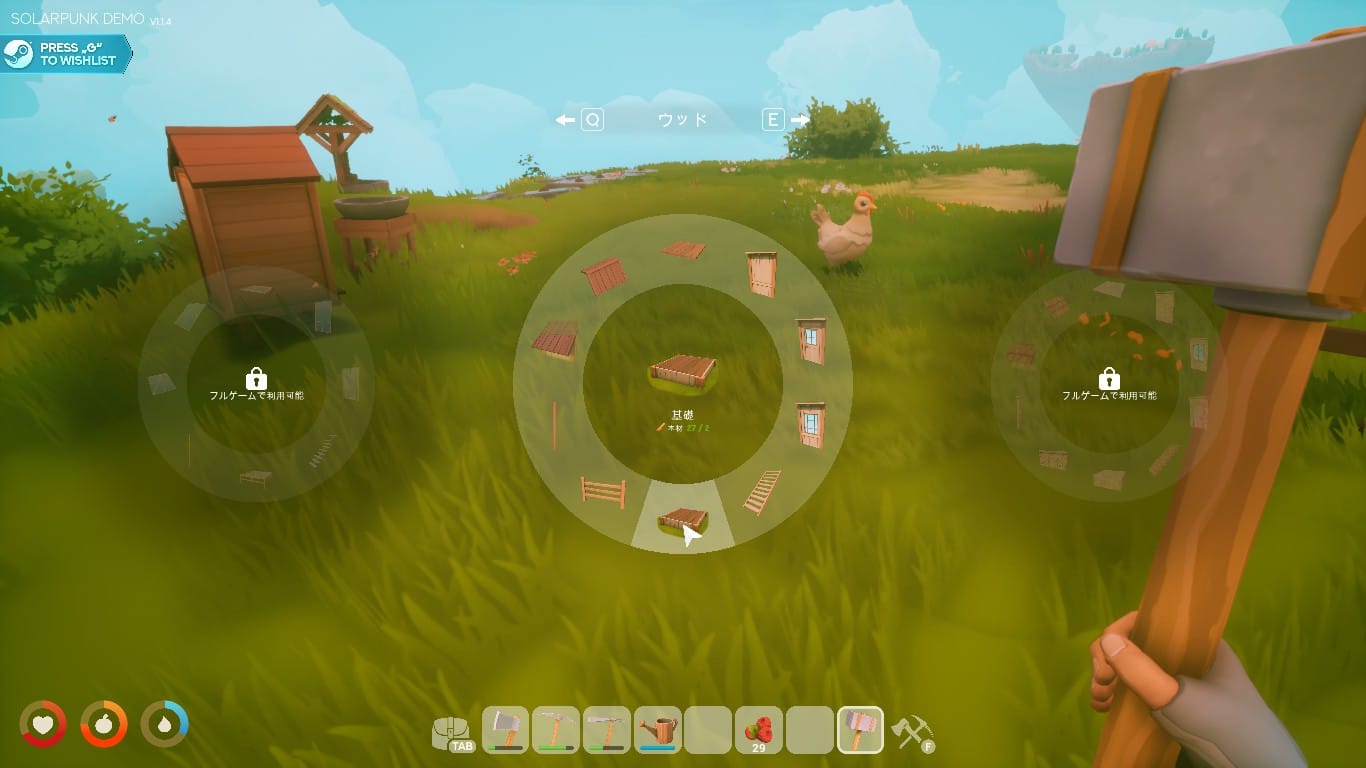This screenshot has height=768, width=1366.
Task: Choose the wooden stairs in the build wheel
Action: 762,491
